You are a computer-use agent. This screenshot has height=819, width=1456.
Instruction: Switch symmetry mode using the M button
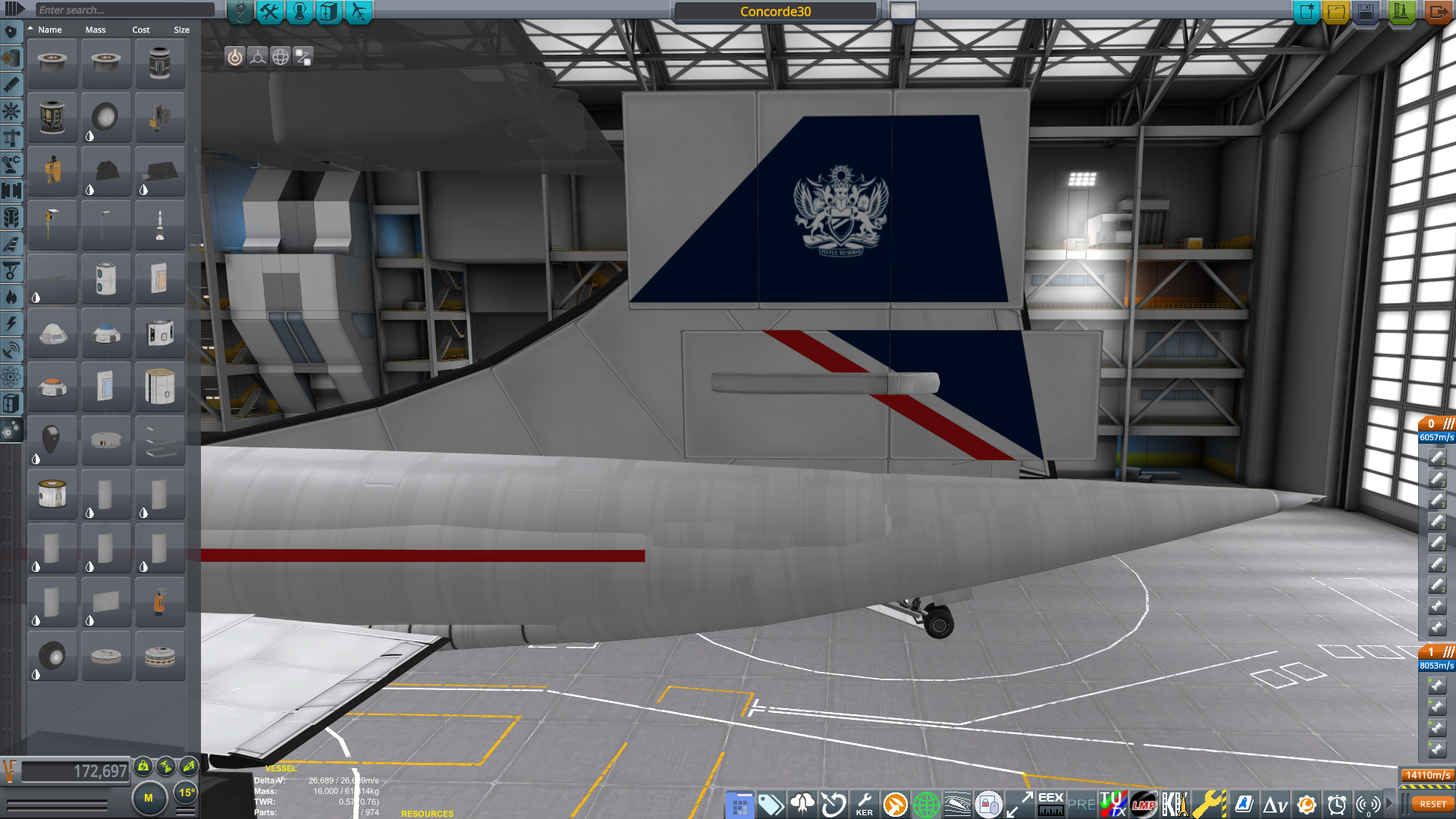pyautogui.click(x=149, y=798)
